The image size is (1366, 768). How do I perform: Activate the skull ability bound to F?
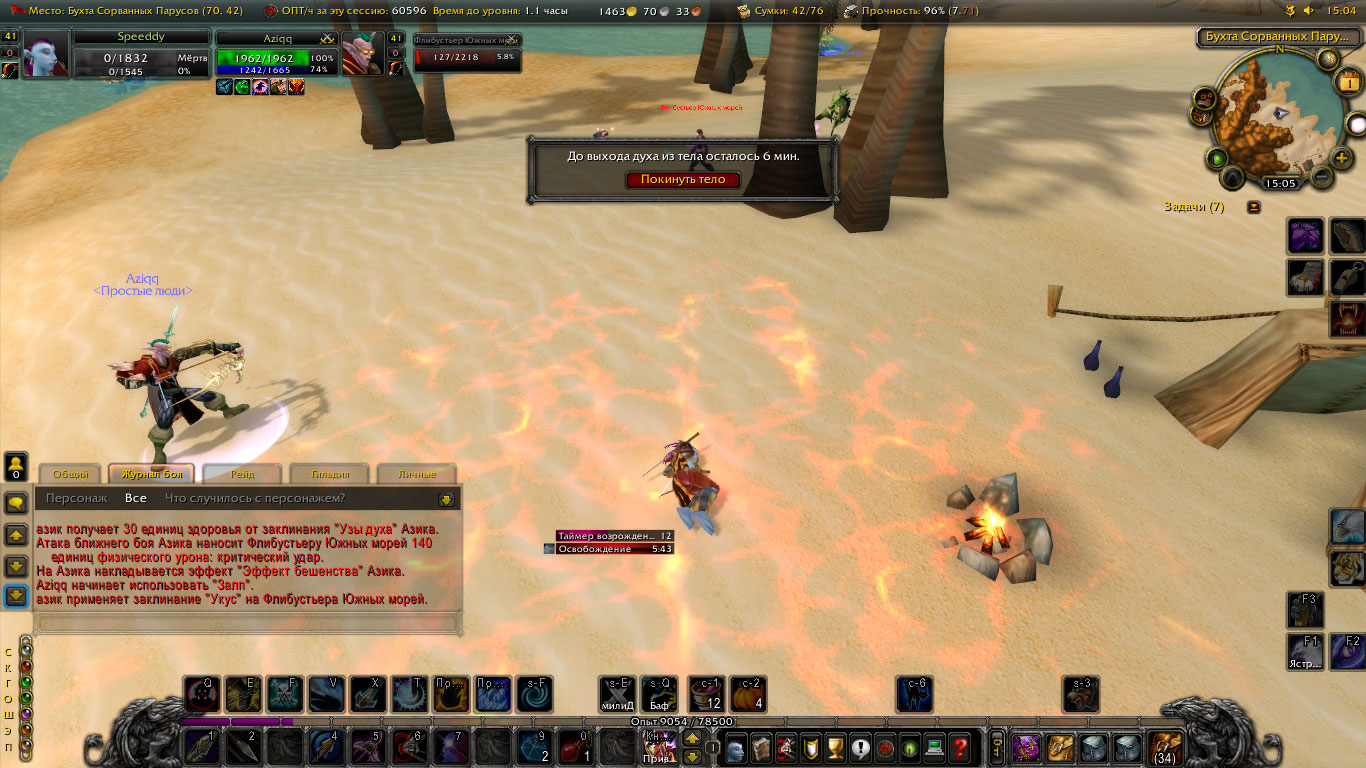tap(284, 694)
